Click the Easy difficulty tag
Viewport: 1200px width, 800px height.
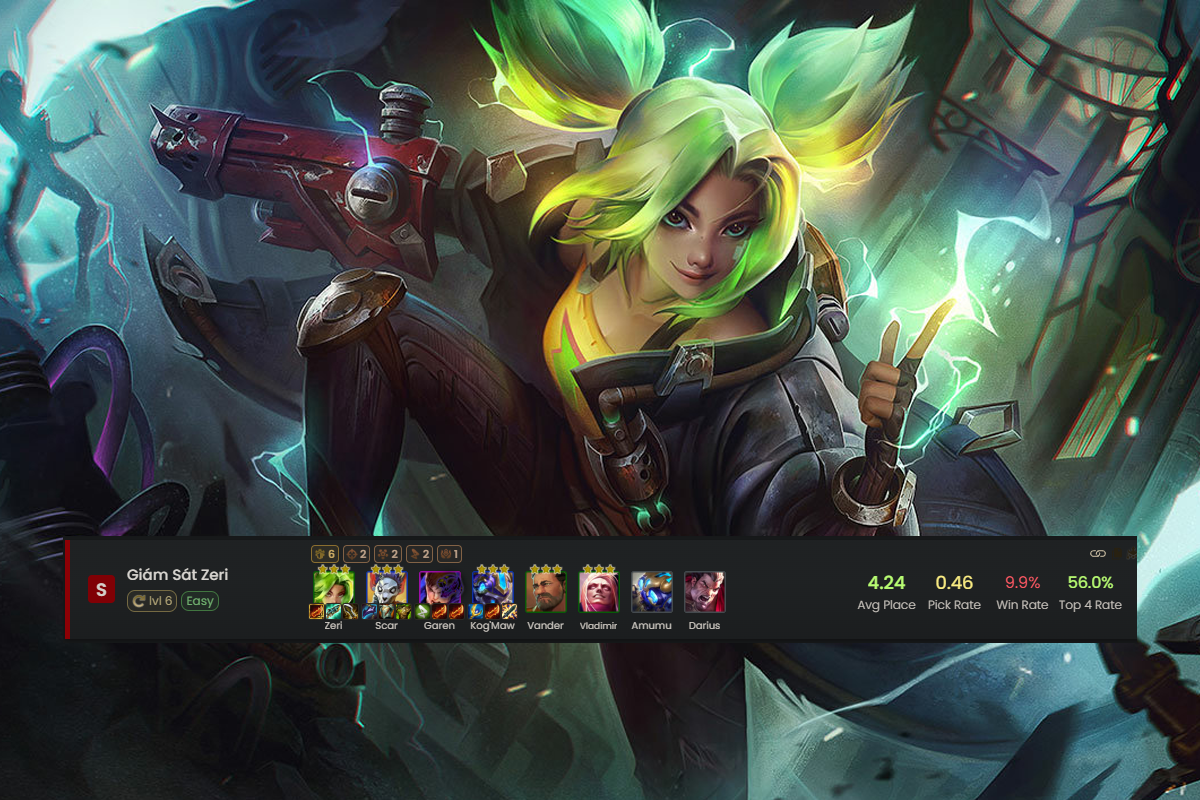[x=200, y=601]
